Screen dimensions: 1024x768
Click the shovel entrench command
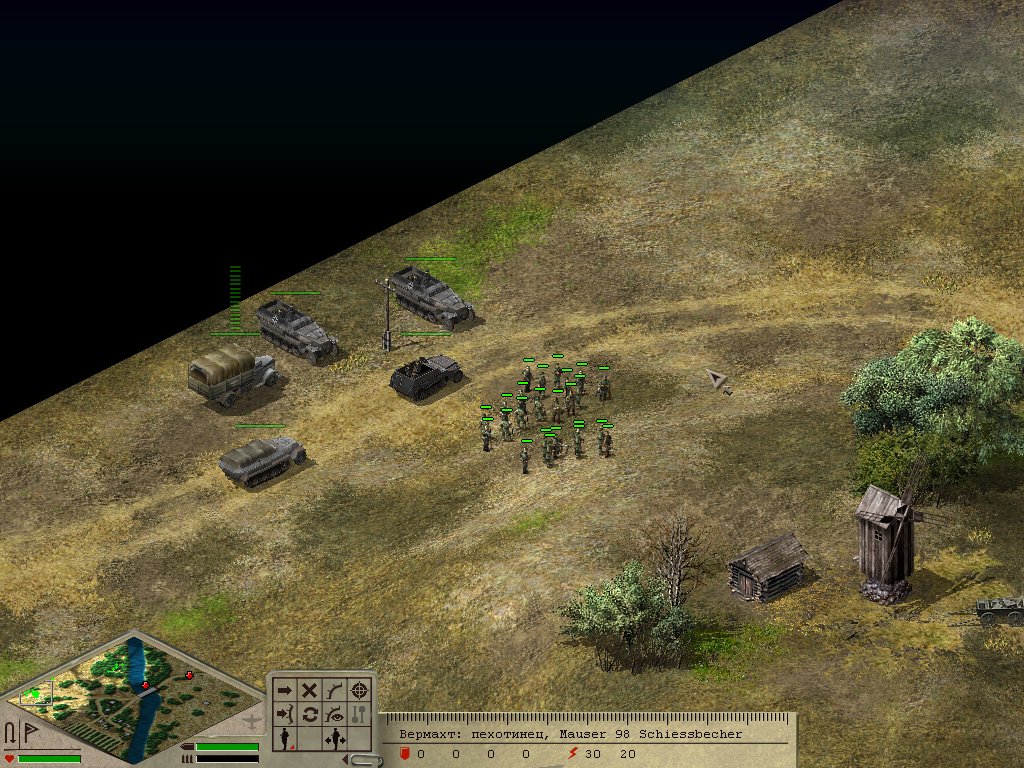tap(360, 714)
